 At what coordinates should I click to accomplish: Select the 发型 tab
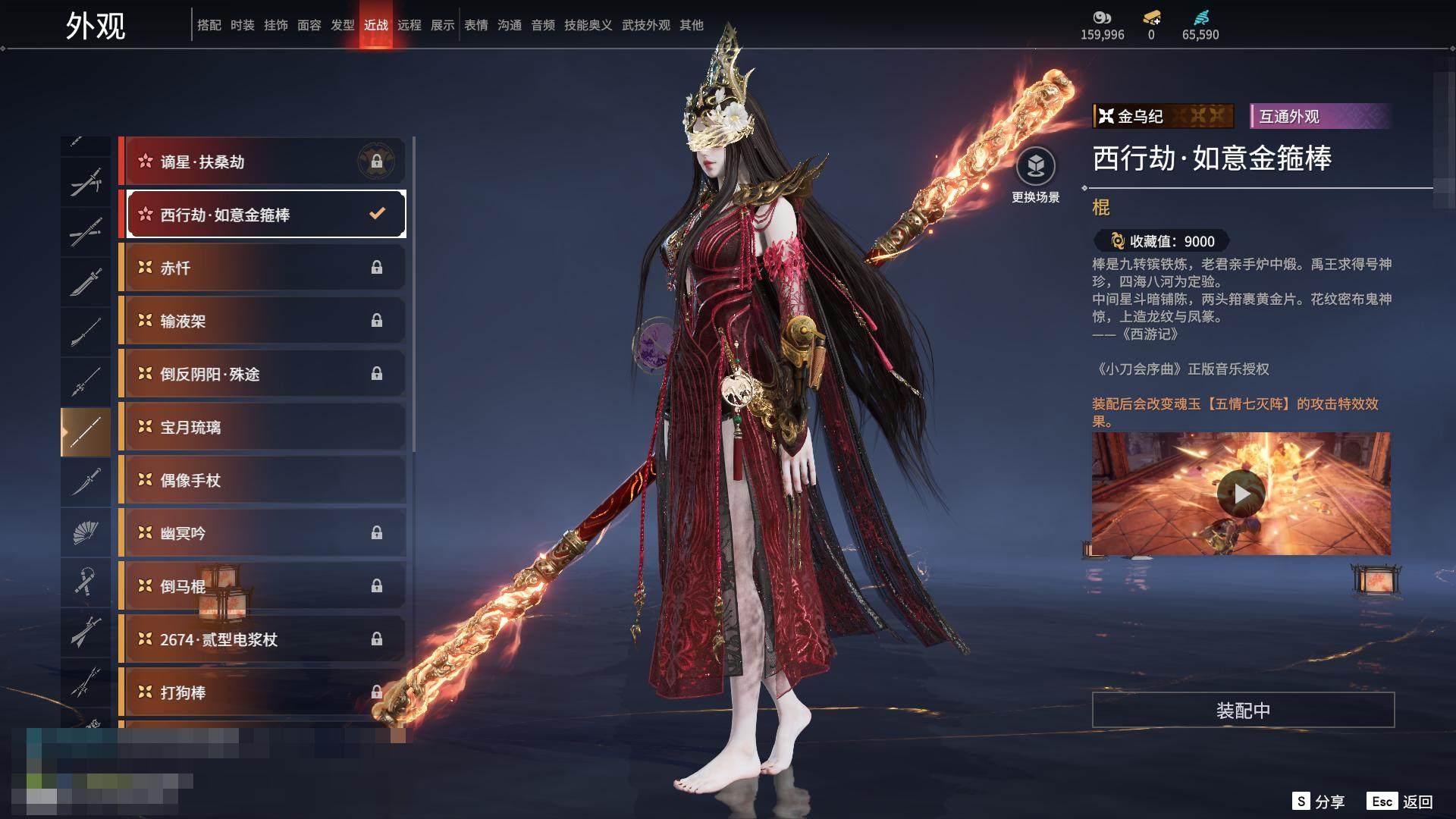342,25
